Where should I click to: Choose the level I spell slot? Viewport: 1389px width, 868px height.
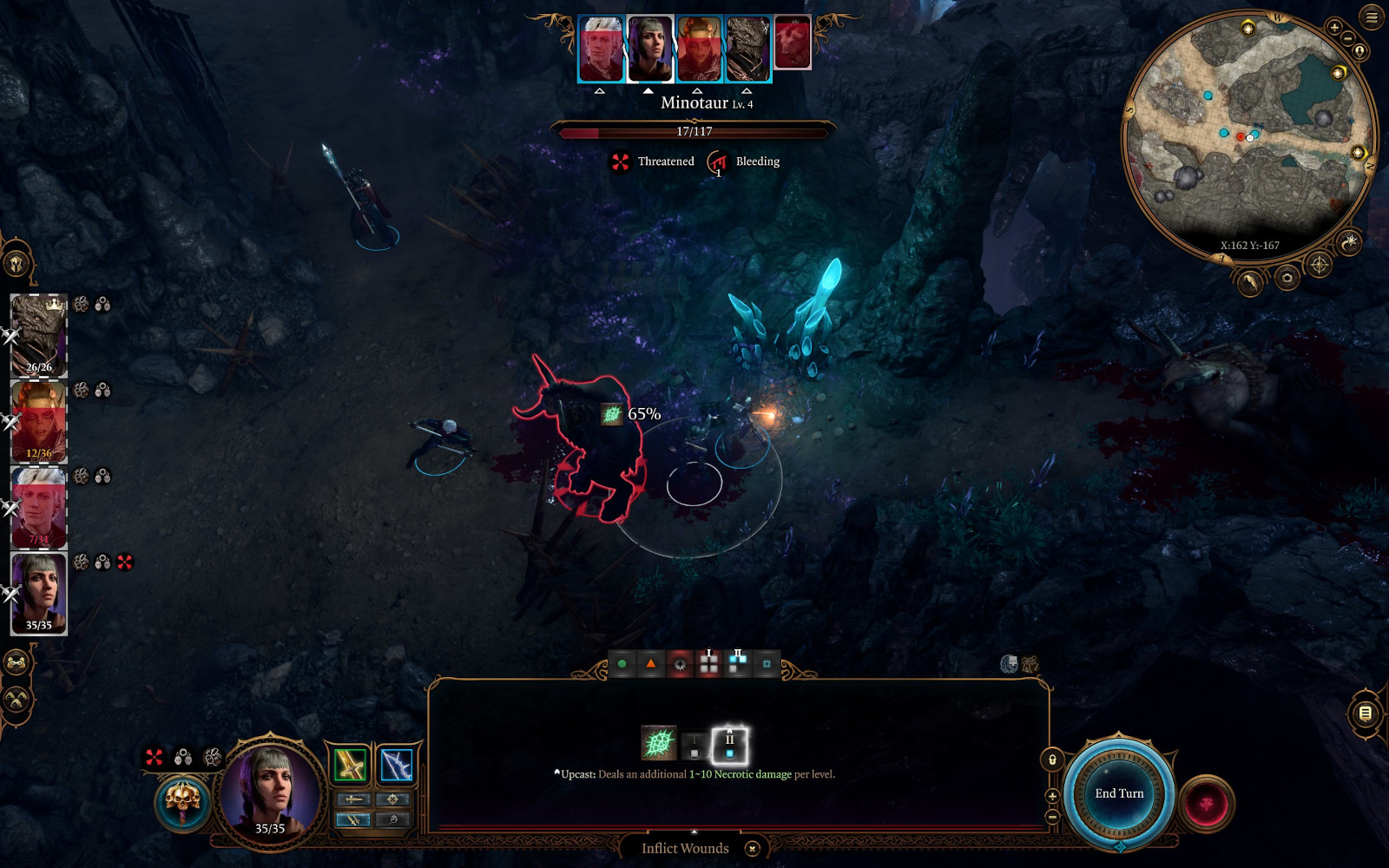click(x=693, y=745)
